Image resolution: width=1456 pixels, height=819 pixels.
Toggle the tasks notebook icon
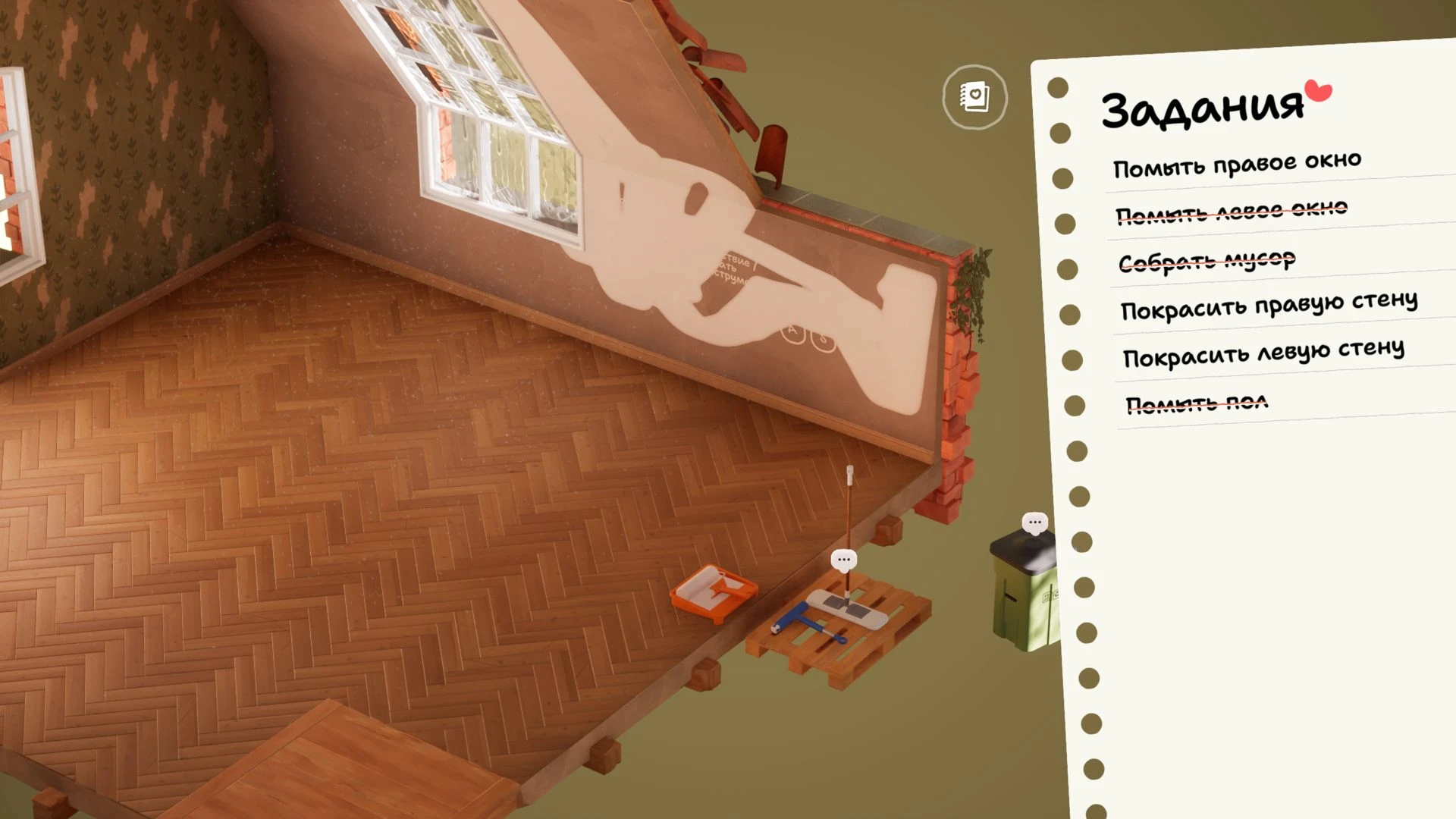click(974, 98)
